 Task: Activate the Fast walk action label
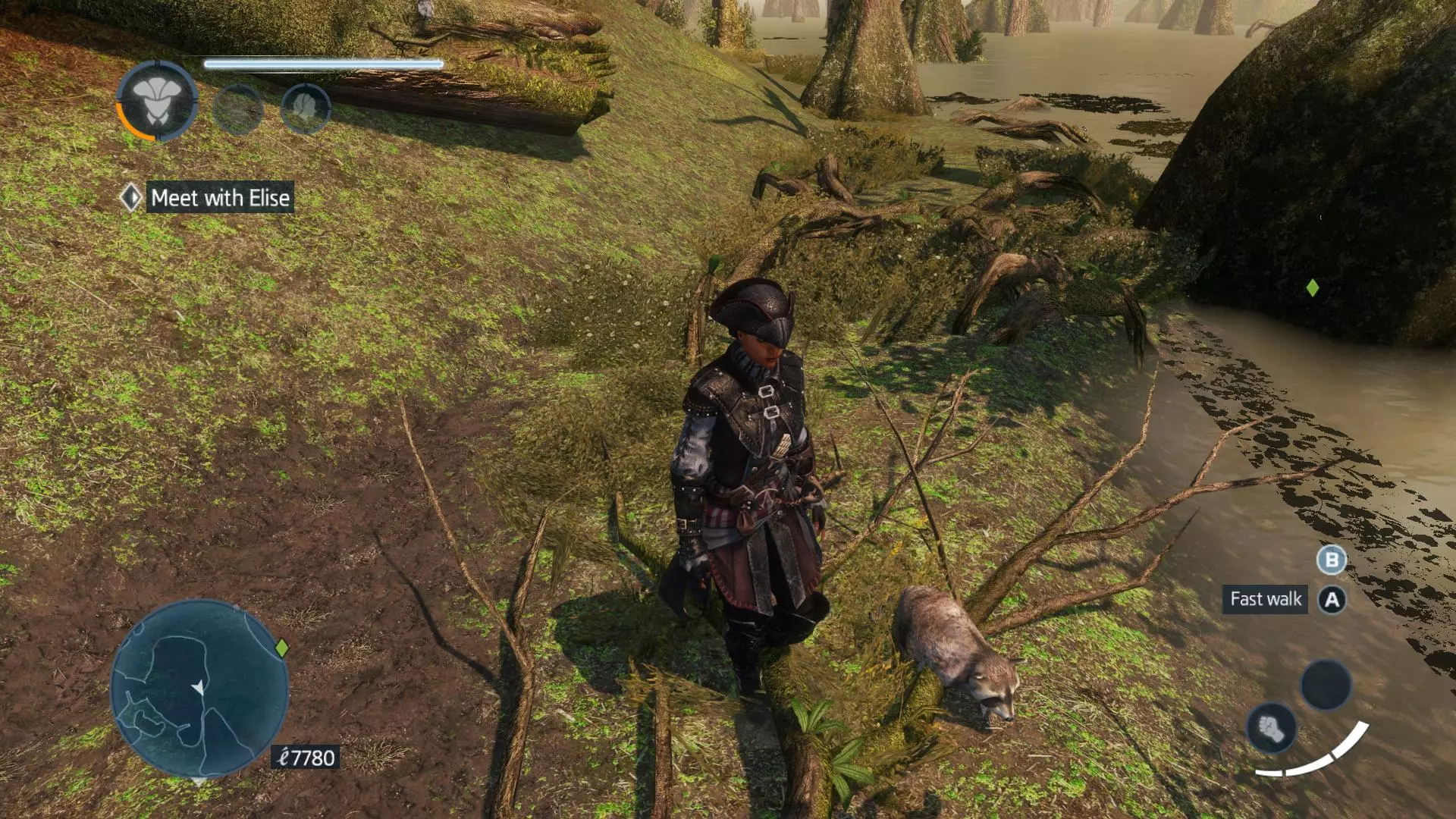1265,599
